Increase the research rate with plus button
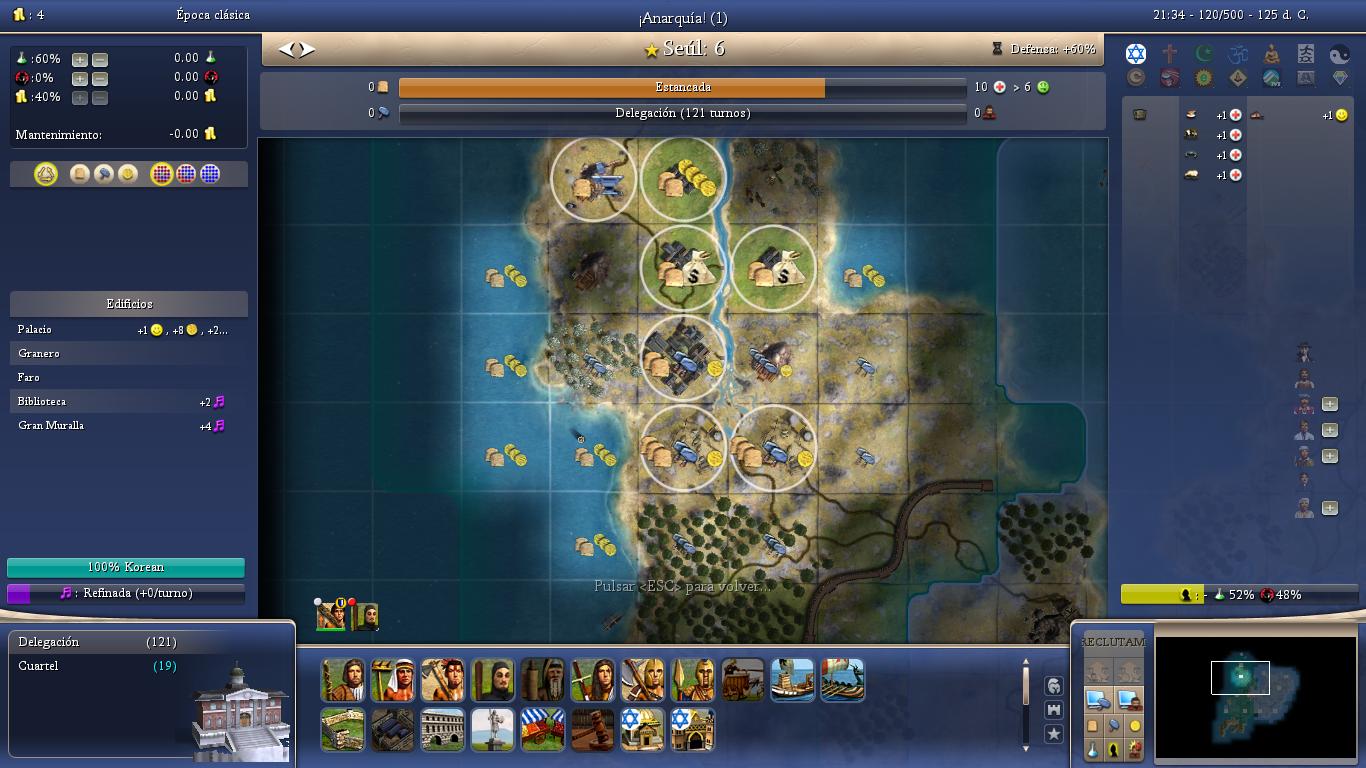This screenshot has height=768, width=1366. [x=80, y=59]
